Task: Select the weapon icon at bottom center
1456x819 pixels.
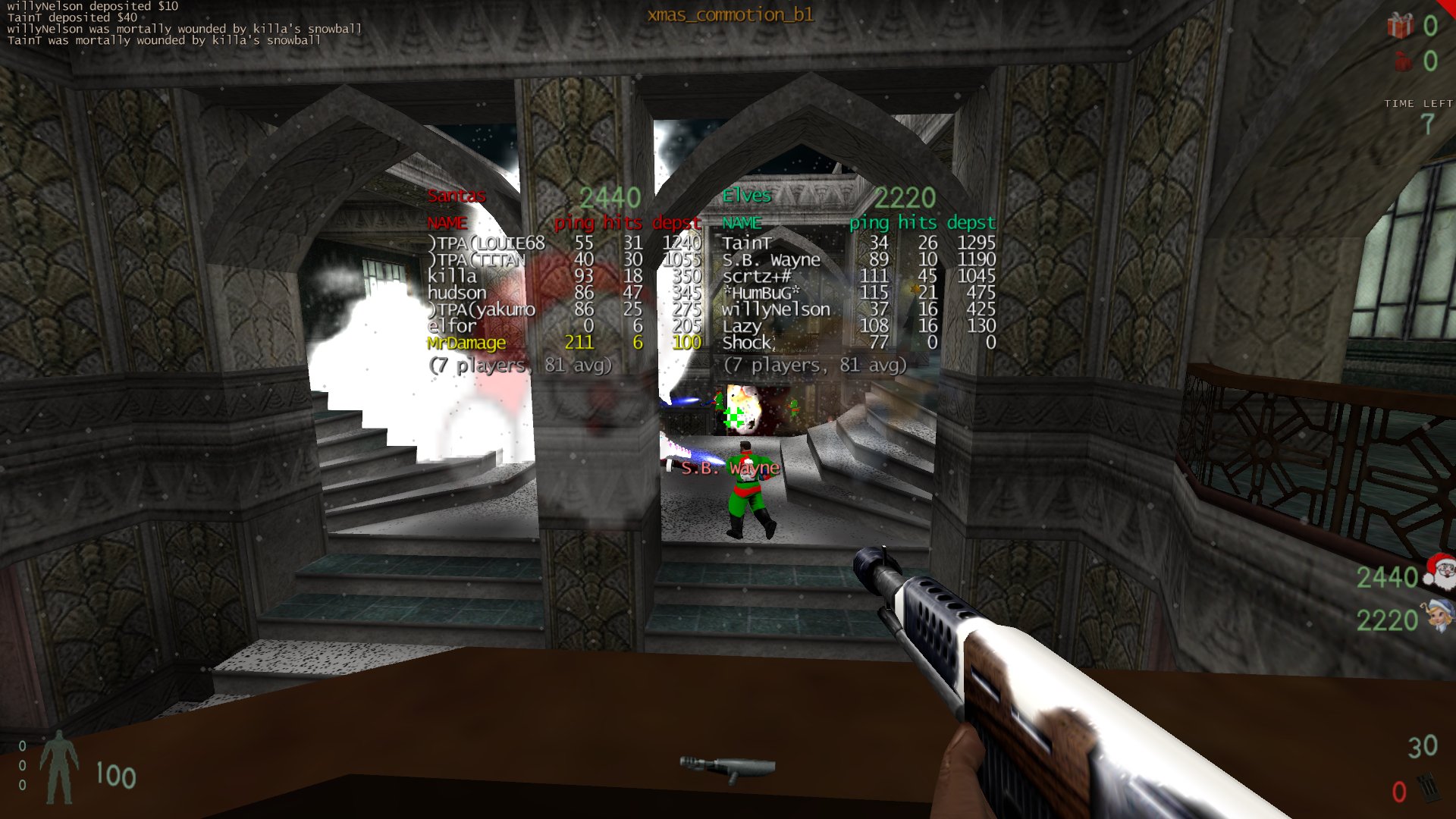Action: [x=726, y=768]
